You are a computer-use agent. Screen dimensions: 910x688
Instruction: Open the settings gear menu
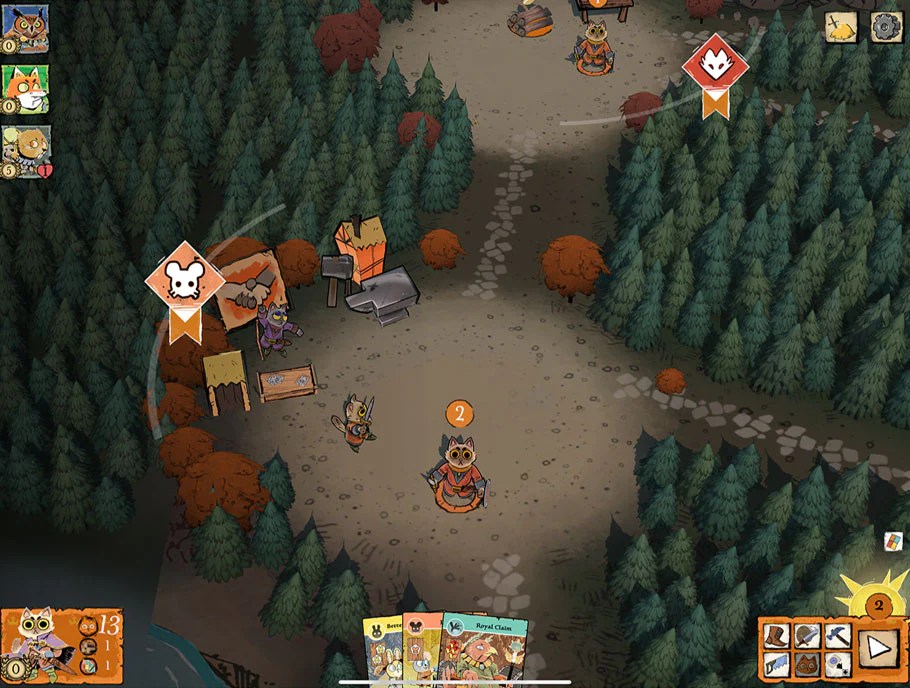coord(886,27)
